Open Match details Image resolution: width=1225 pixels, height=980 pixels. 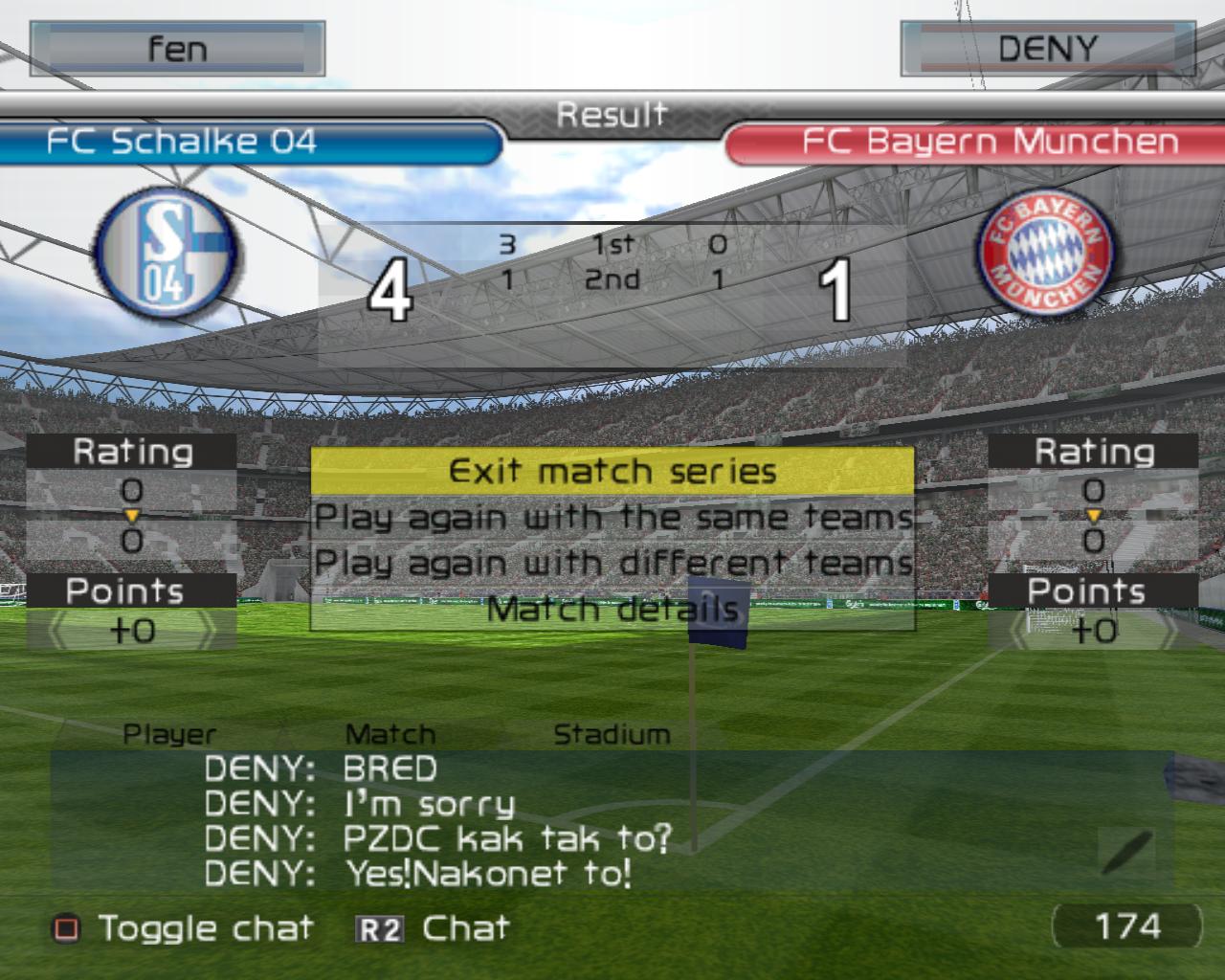pos(612,609)
